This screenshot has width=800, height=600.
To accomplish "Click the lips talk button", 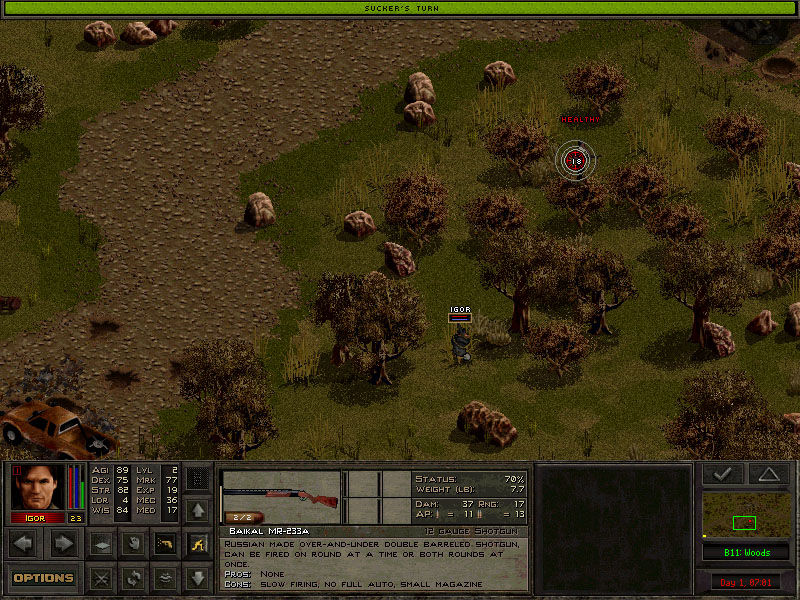I will [165, 578].
